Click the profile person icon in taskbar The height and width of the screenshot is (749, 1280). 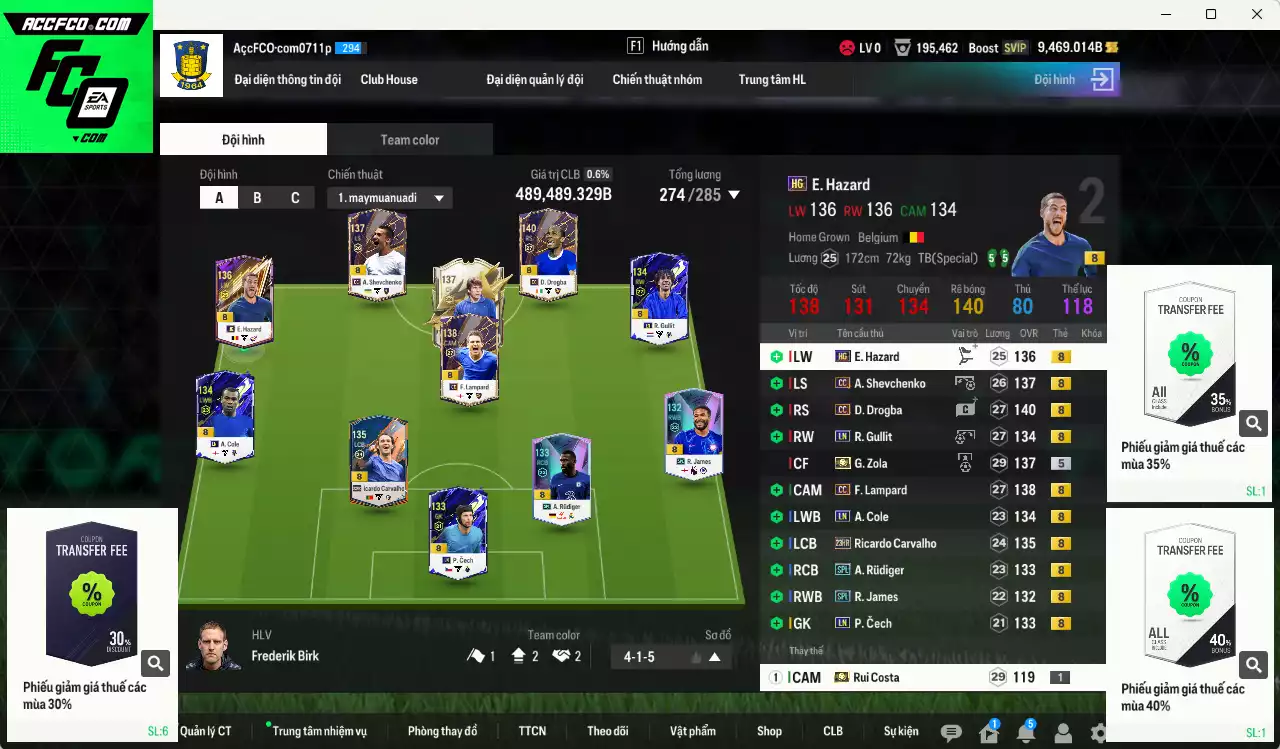[x=1062, y=731]
